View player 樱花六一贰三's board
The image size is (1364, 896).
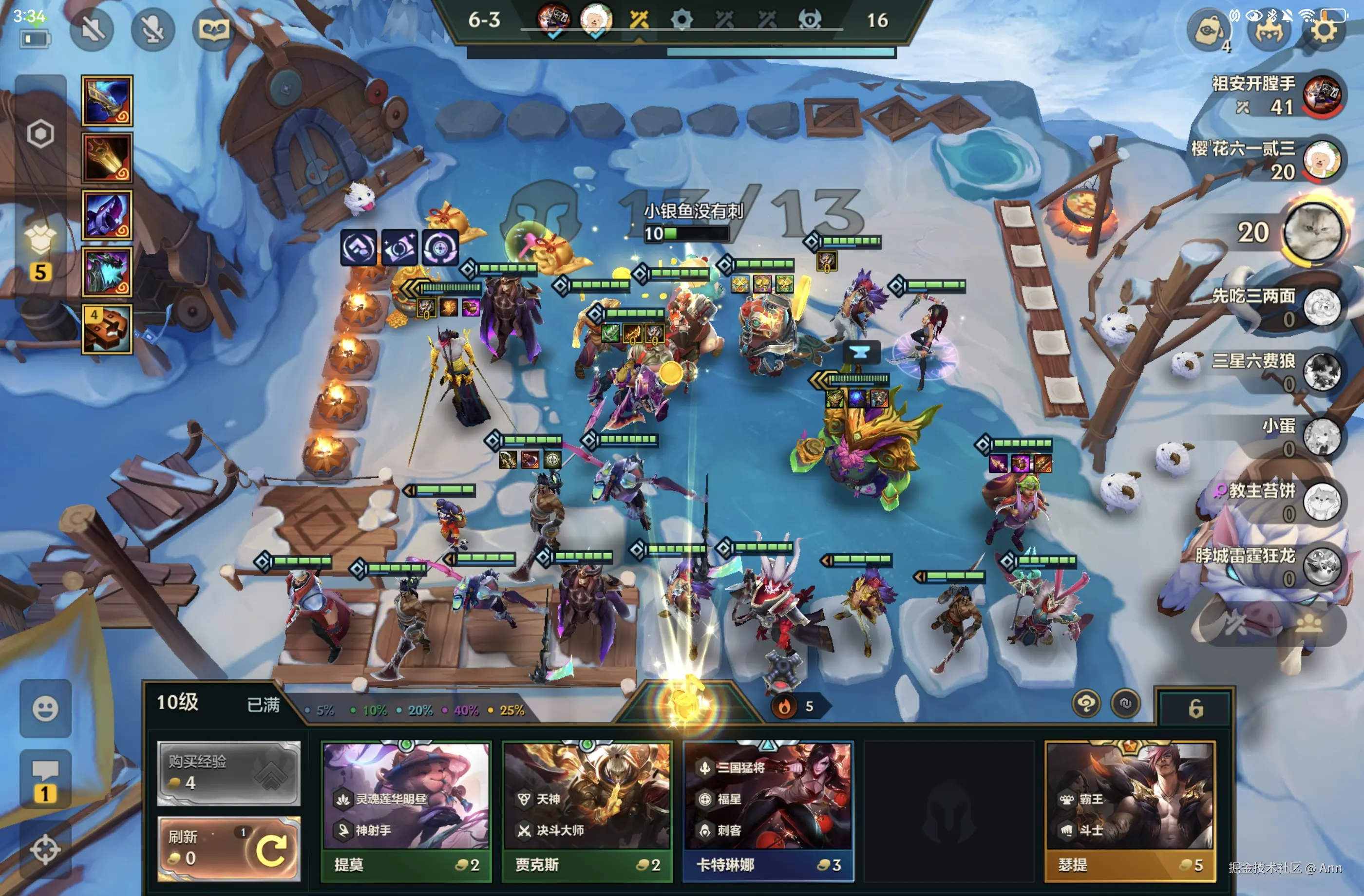click(1322, 159)
